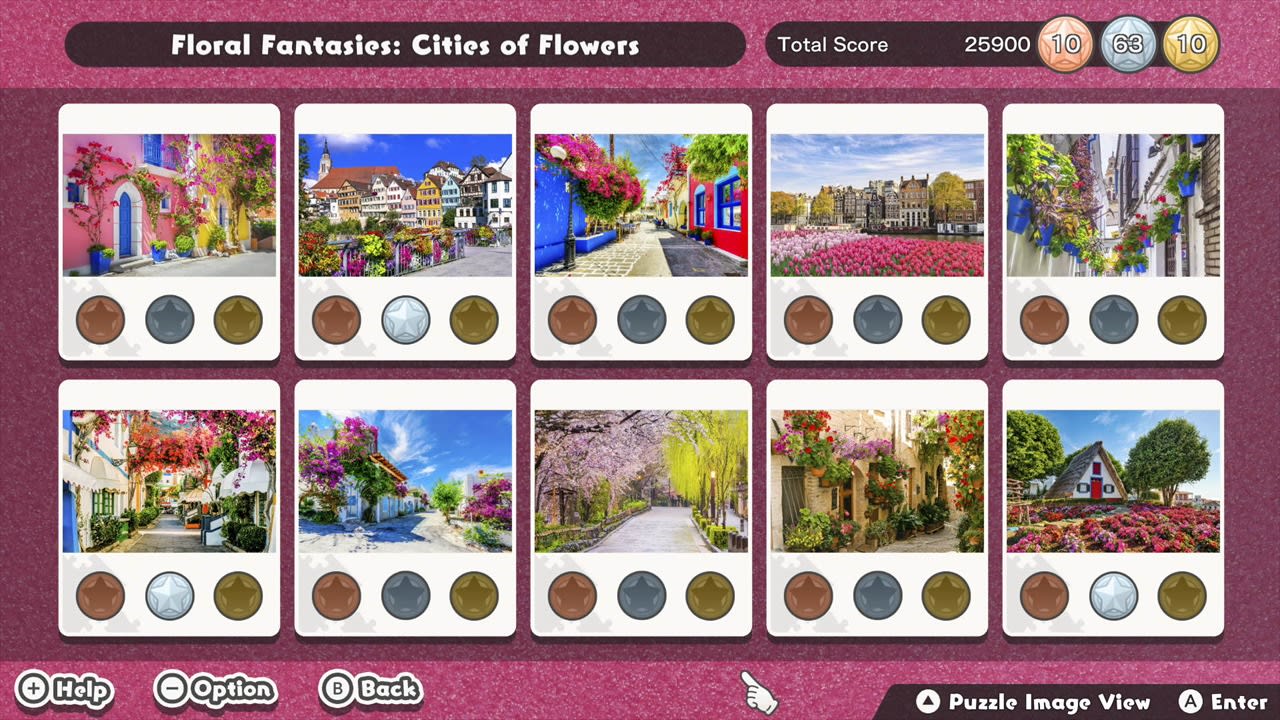This screenshot has width=1280, height=720.
Task: Click the silver medal counter showing 63
Action: tap(1129, 44)
